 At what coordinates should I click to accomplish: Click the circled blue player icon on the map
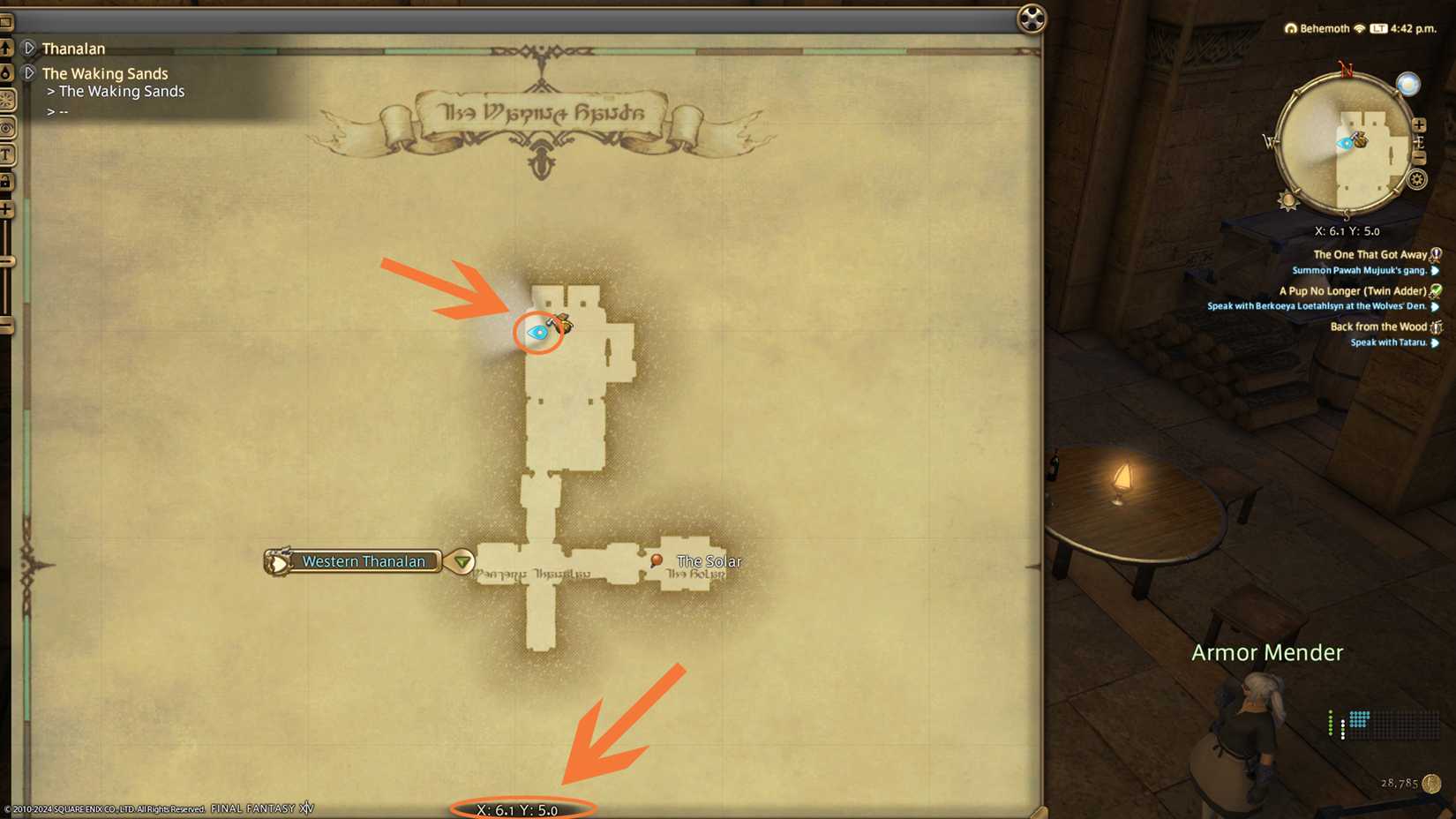point(537,333)
